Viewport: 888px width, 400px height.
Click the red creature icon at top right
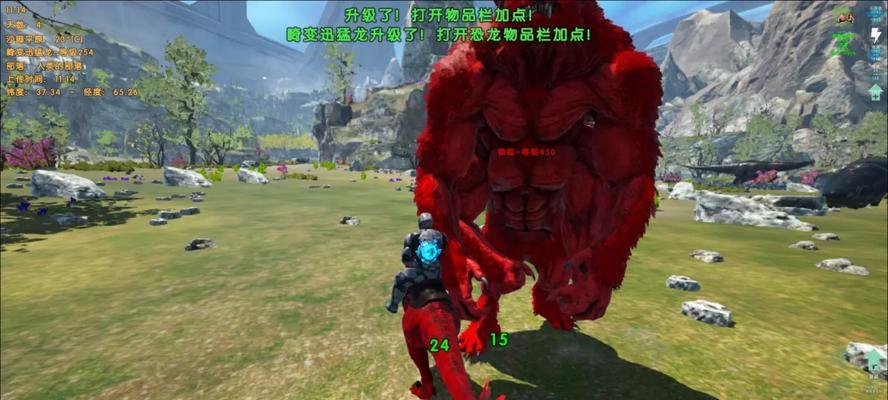coord(846,16)
